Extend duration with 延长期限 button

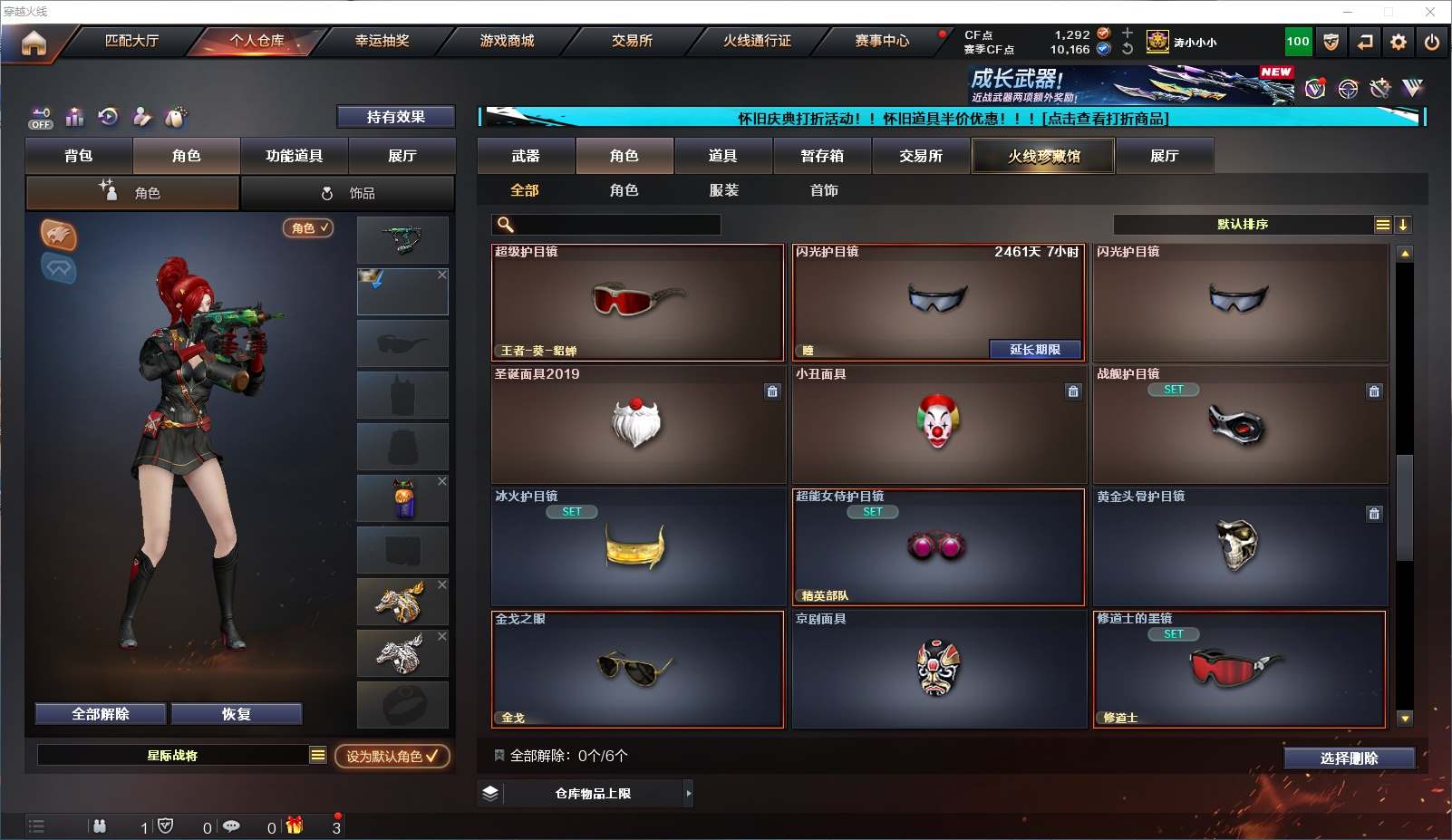[x=1034, y=350]
